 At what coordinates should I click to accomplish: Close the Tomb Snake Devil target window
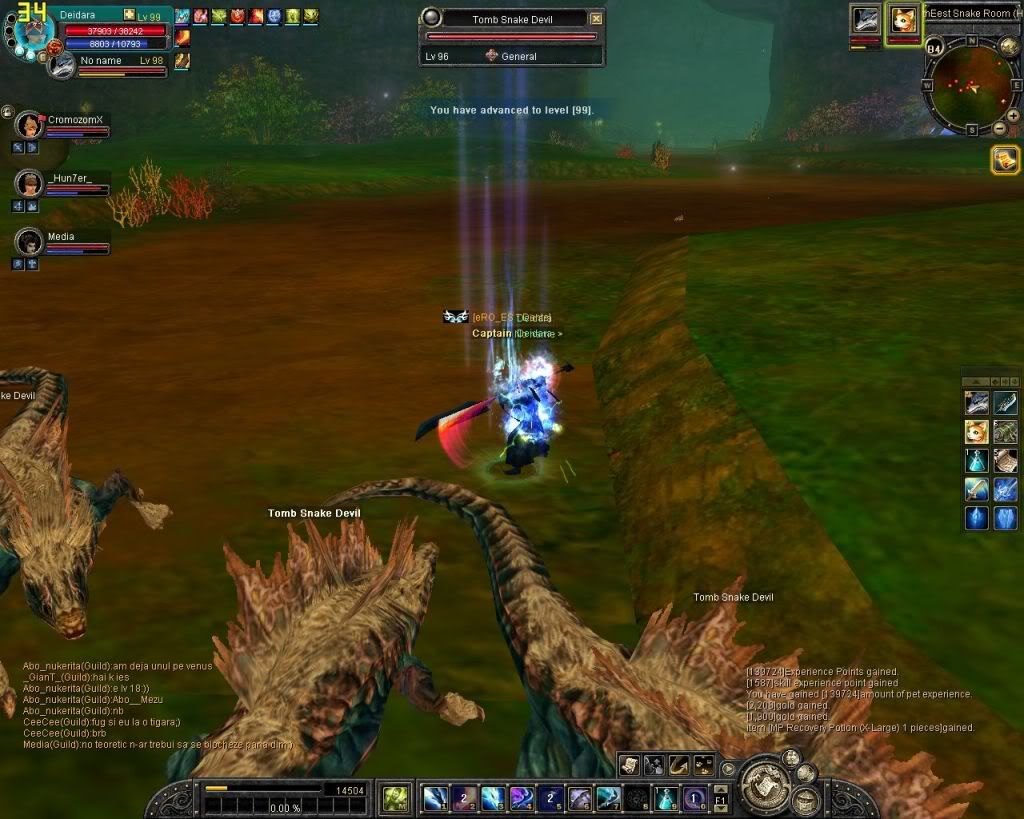pos(596,19)
